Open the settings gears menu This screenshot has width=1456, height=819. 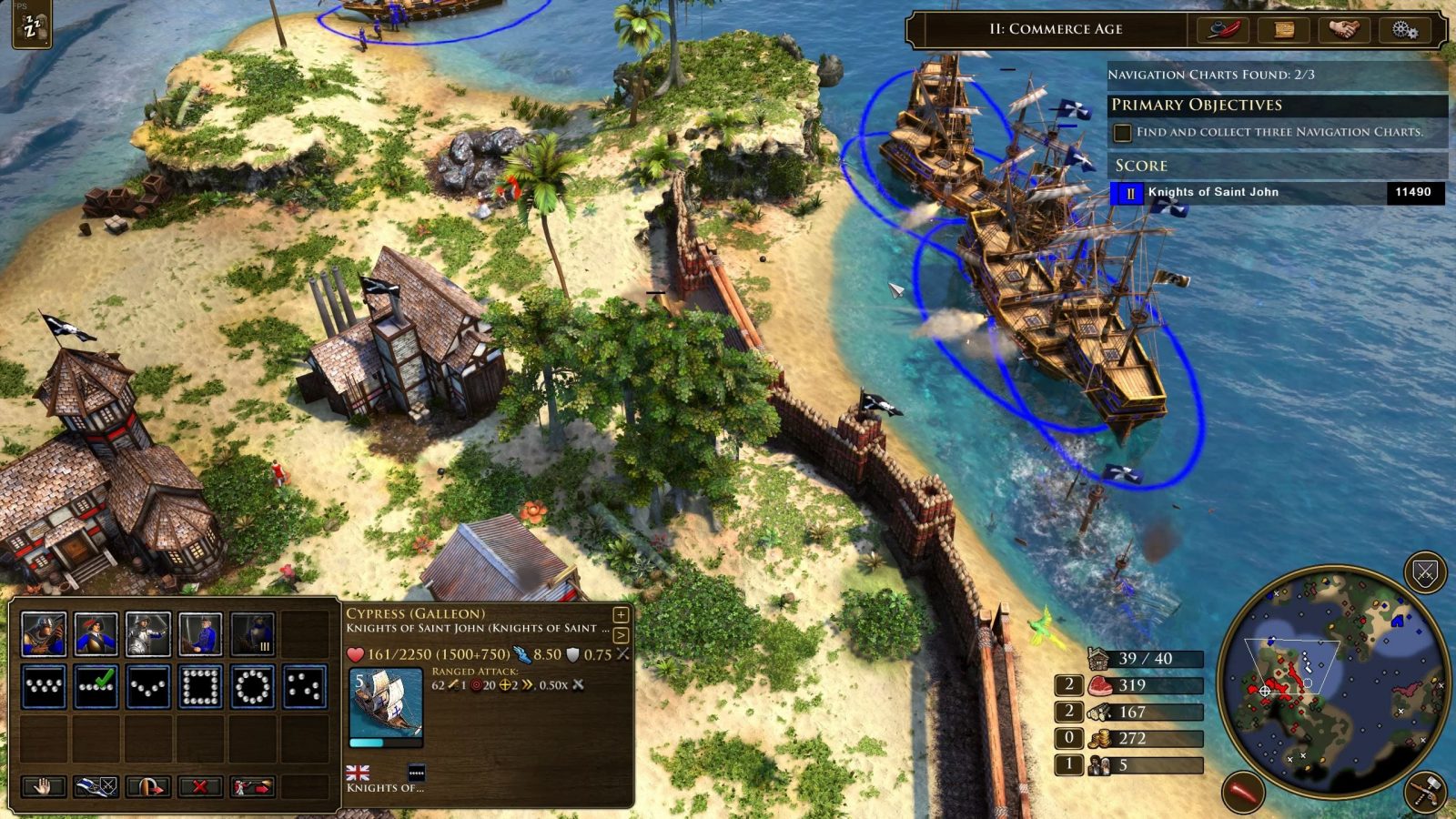click(1404, 30)
